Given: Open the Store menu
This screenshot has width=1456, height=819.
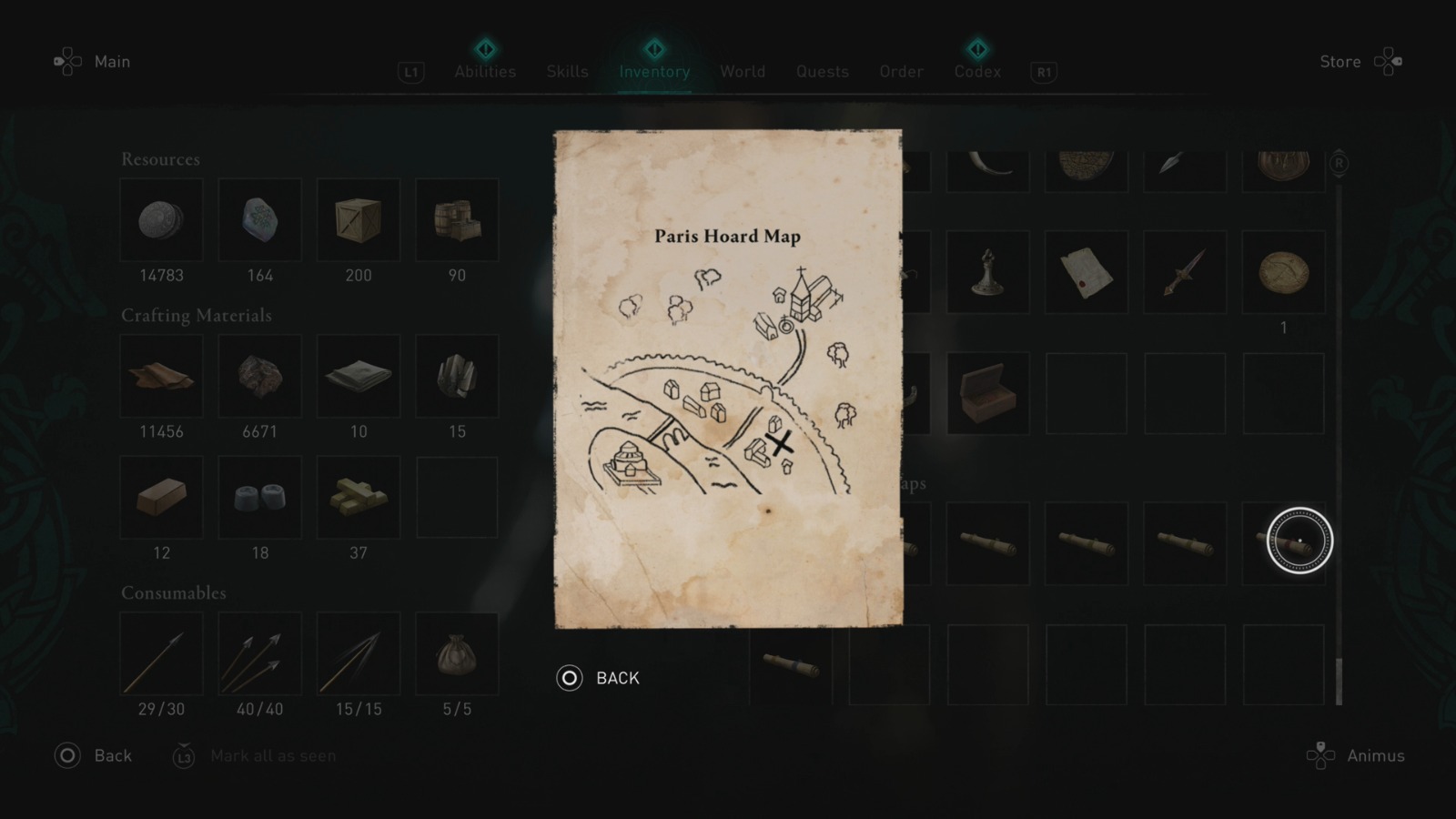Looking at the screenshot, I should pos(1340,61).
